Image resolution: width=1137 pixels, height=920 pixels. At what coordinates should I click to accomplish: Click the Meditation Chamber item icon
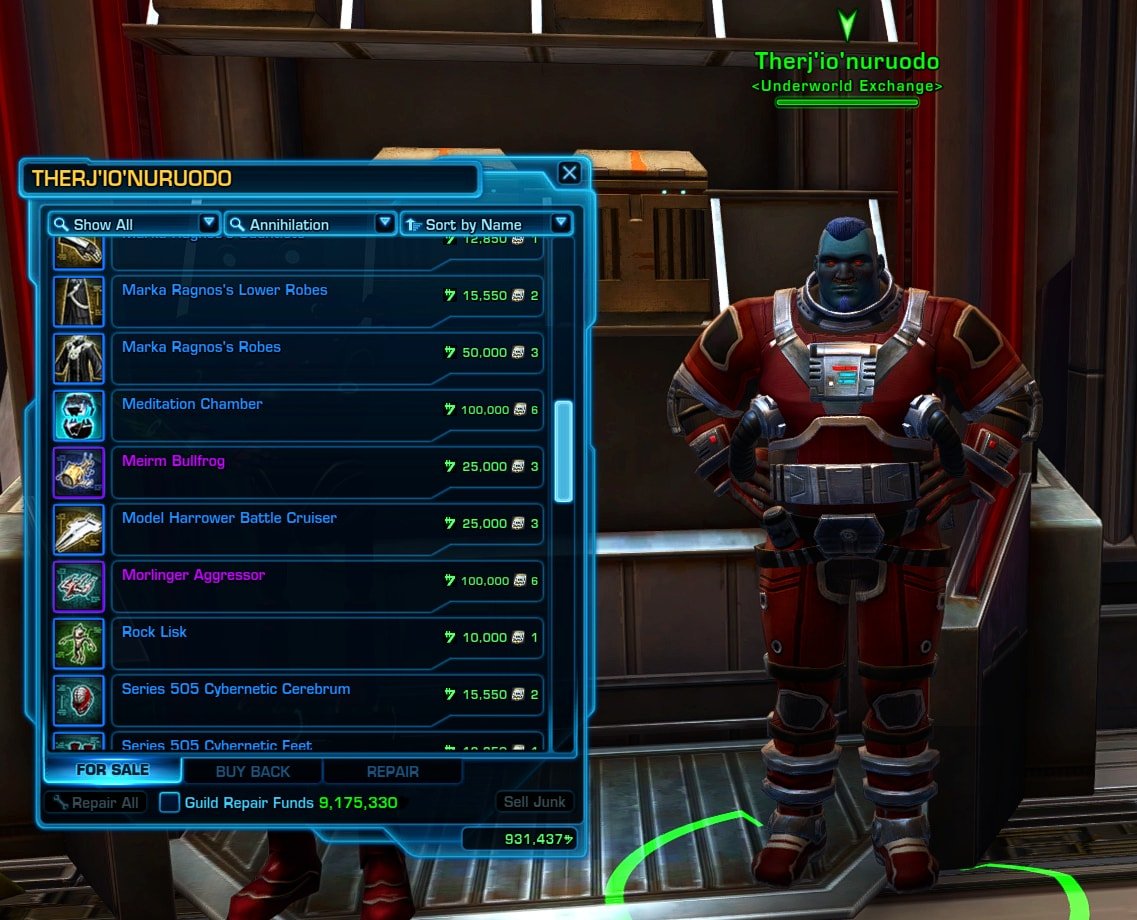(x=79, y=416)
